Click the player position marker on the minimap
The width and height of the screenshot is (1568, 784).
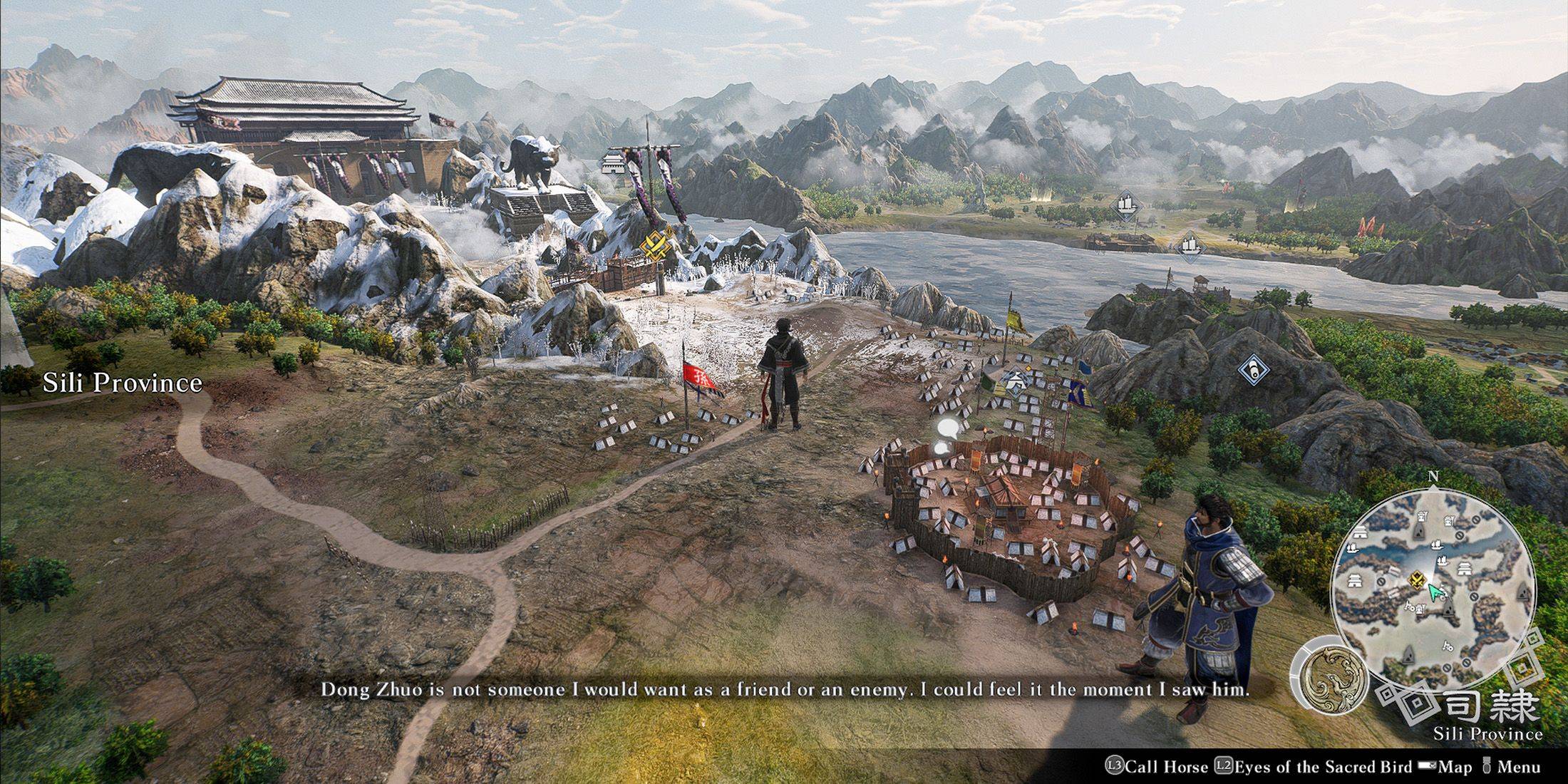1418,579
